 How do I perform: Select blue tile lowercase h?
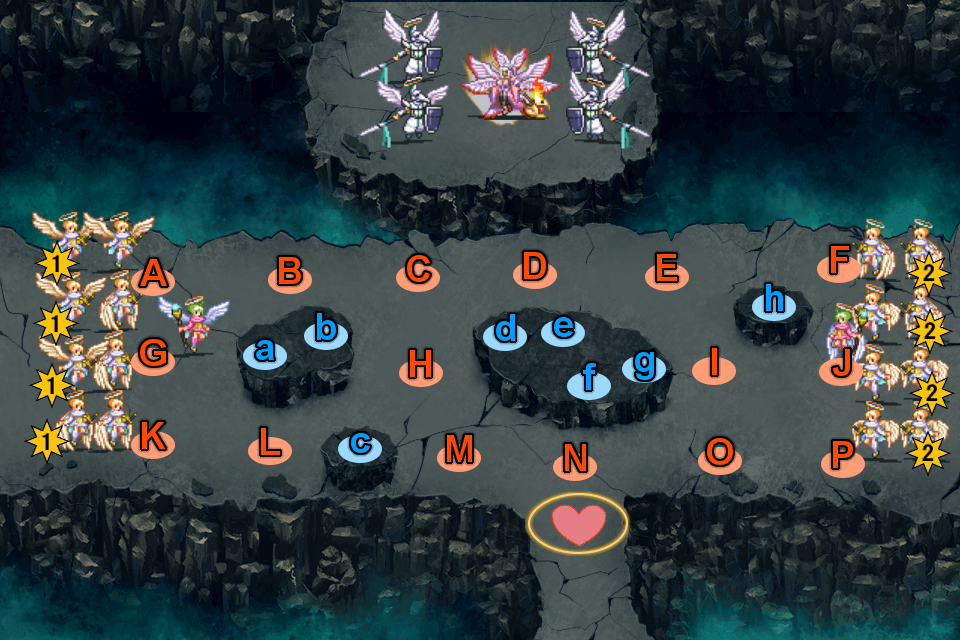click(773, 302)
